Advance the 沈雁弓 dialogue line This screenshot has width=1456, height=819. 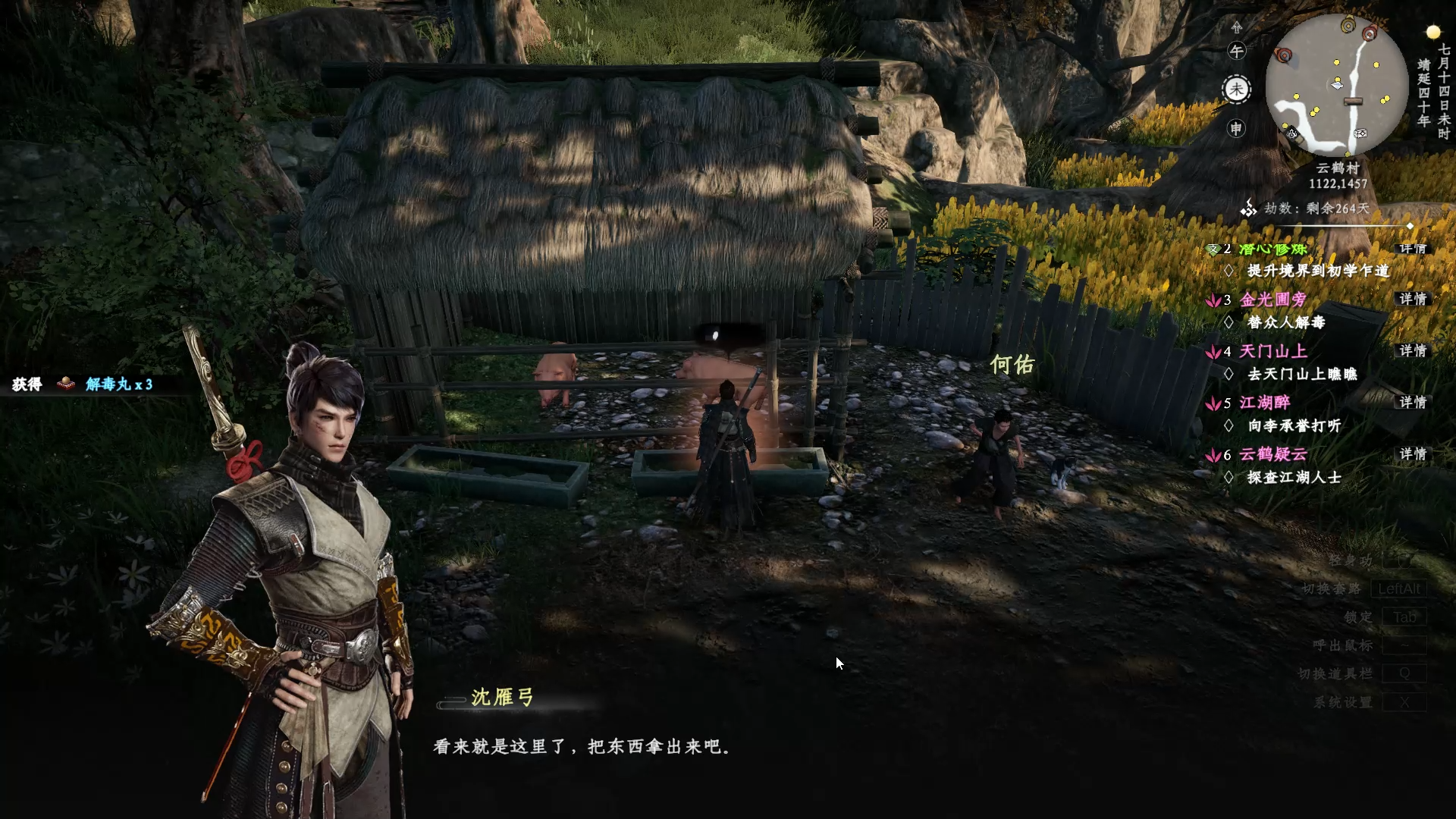pyautogui.click(x=582, y=747)
